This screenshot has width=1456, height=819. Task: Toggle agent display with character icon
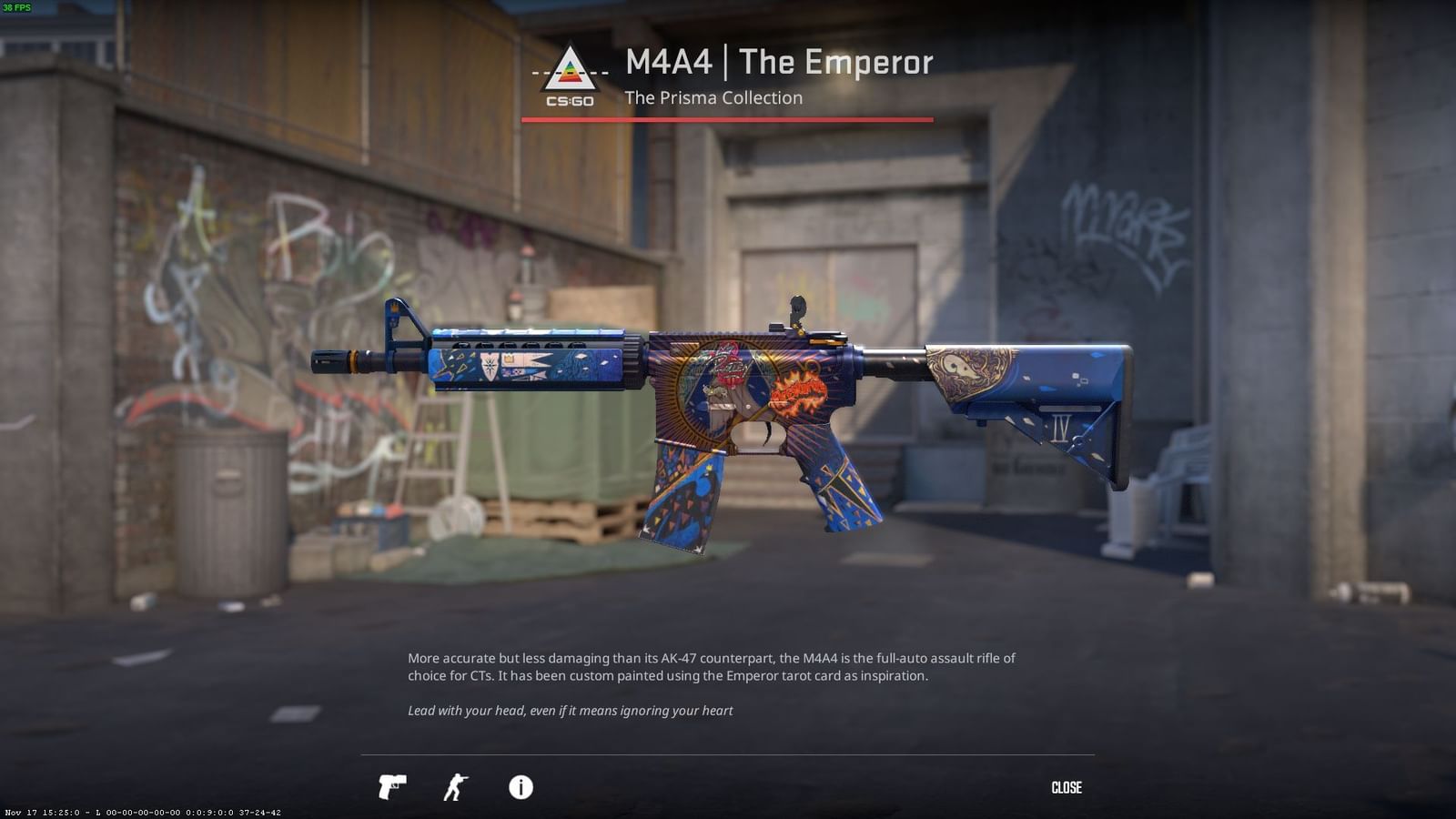click(x=457, y=788)
